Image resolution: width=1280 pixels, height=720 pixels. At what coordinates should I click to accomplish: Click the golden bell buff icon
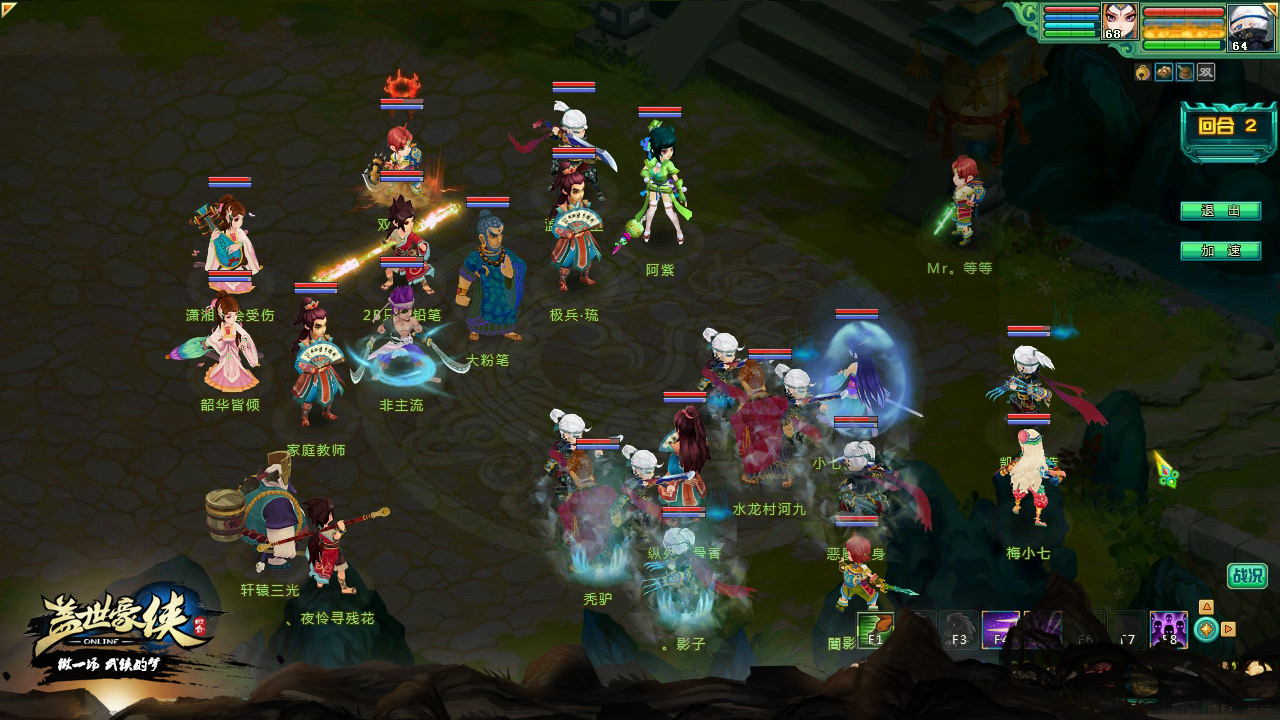tap(1143, 72)
